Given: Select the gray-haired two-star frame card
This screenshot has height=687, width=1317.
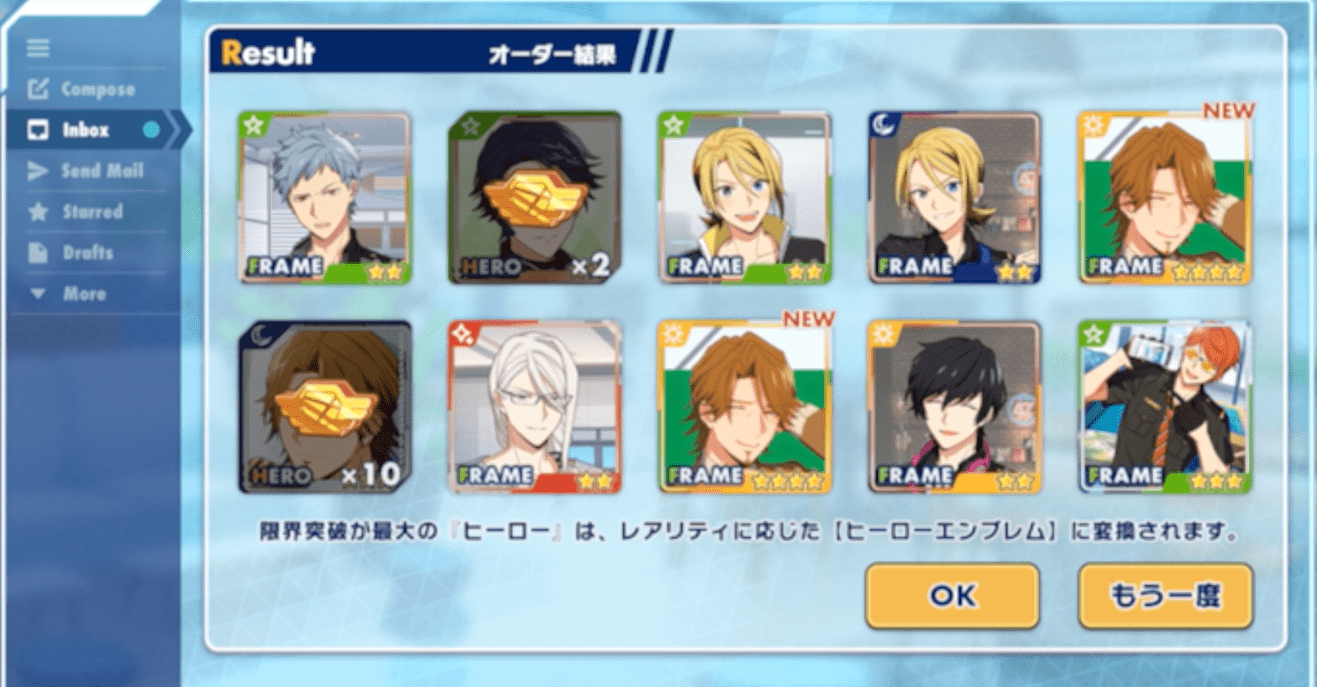Looking at the screenshot, I should 325,198.
